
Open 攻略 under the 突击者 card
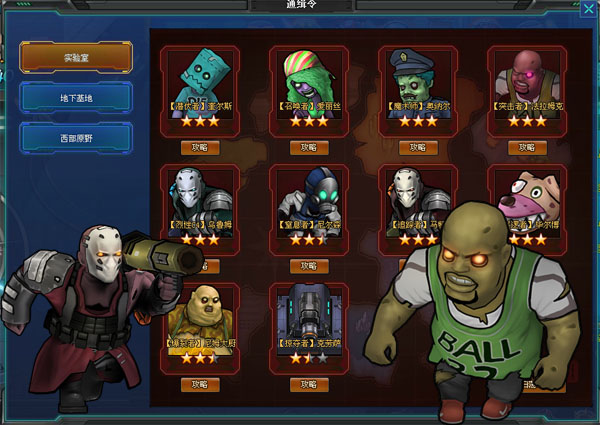526,147
